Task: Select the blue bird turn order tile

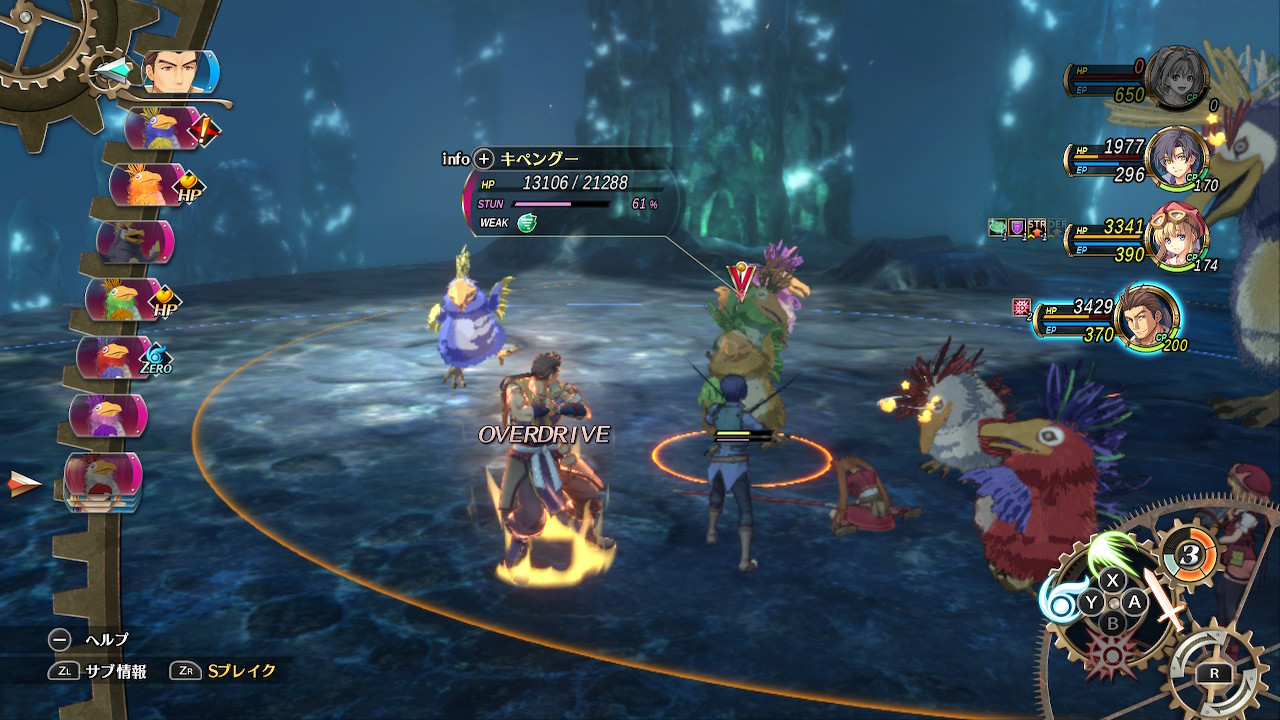Action: 160,129
